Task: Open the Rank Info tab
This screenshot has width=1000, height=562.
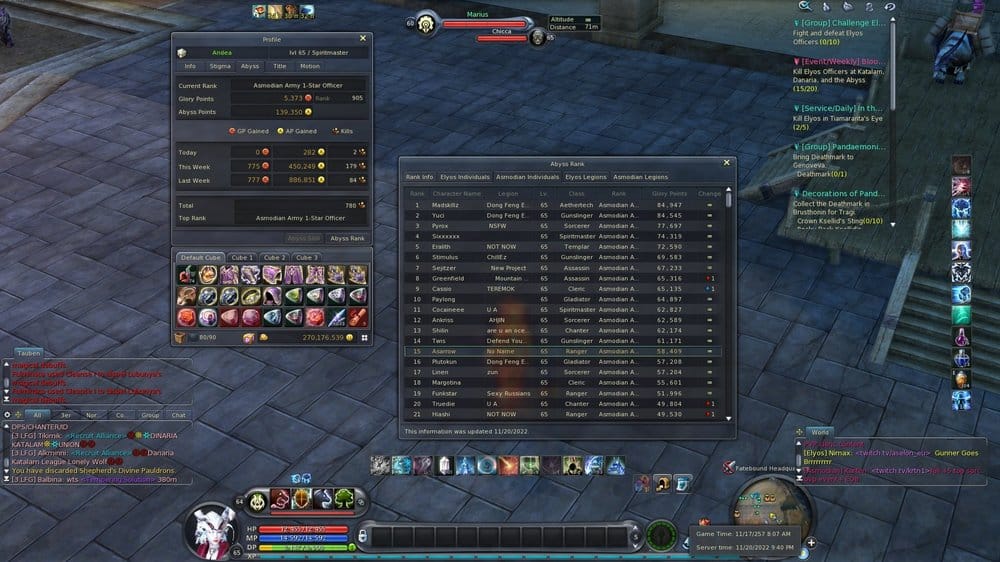Action: (x=419, y=177)
